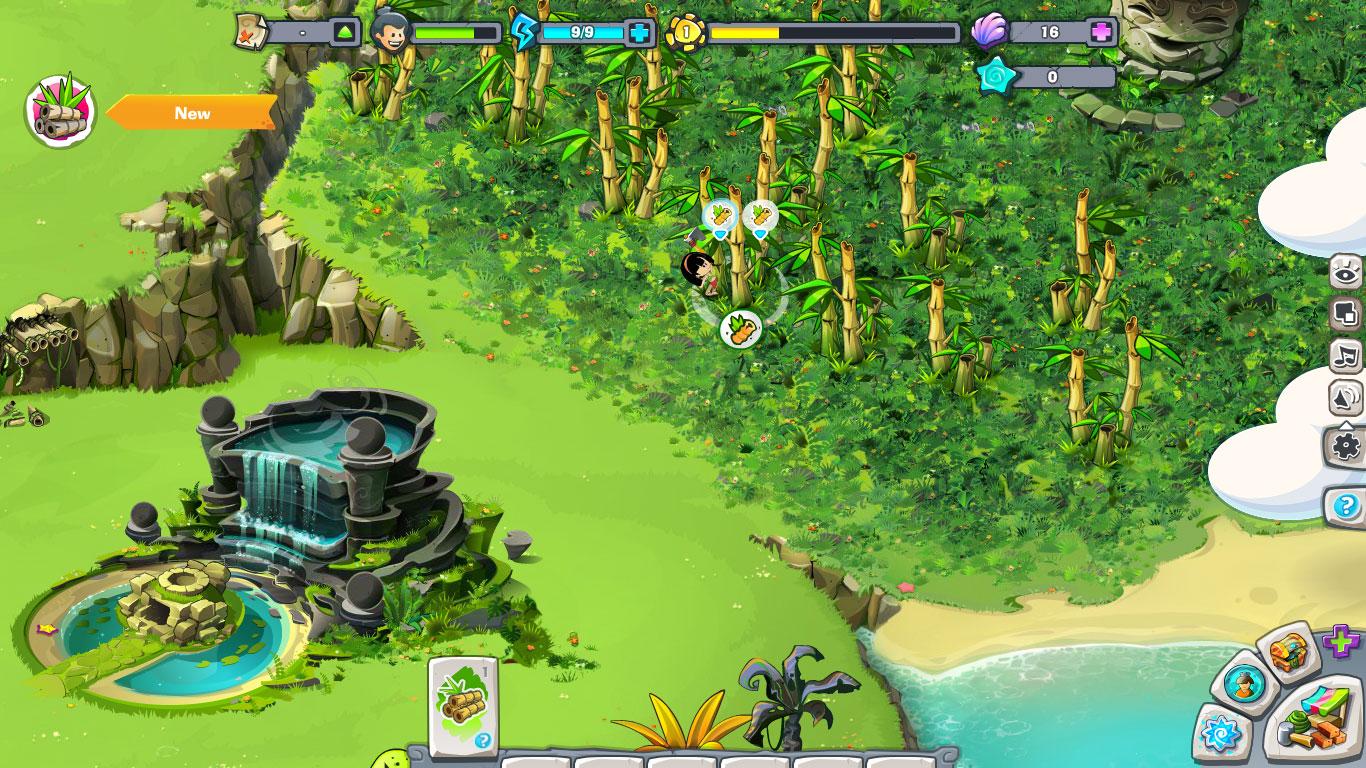Toggle sound effects with the speaker button
Image resolution: width=1366 pixels, height=768 pixels.
tap(1346, 399)
